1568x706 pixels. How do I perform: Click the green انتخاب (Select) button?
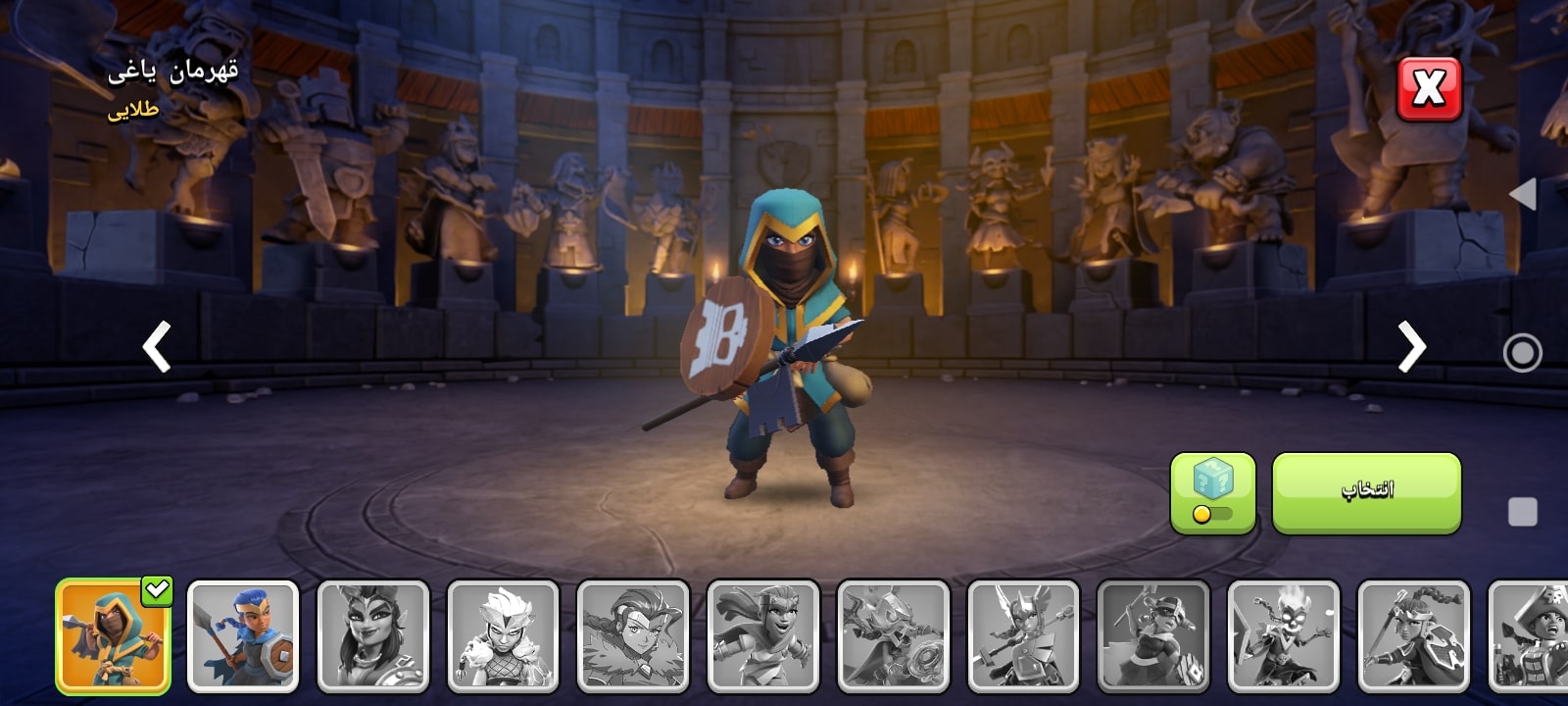point(1366,492)
